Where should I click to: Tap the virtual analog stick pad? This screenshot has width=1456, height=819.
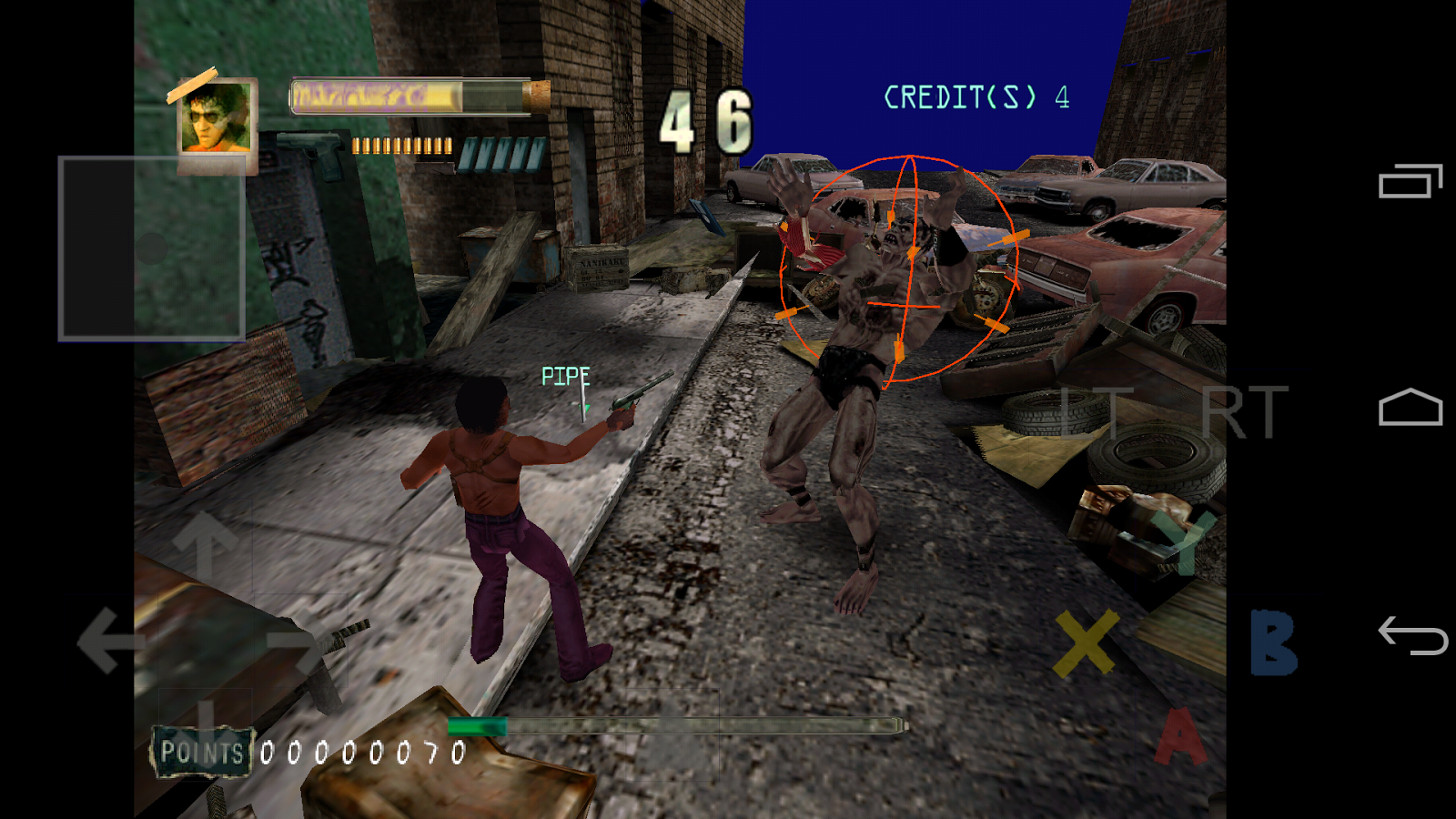point(153,248)
